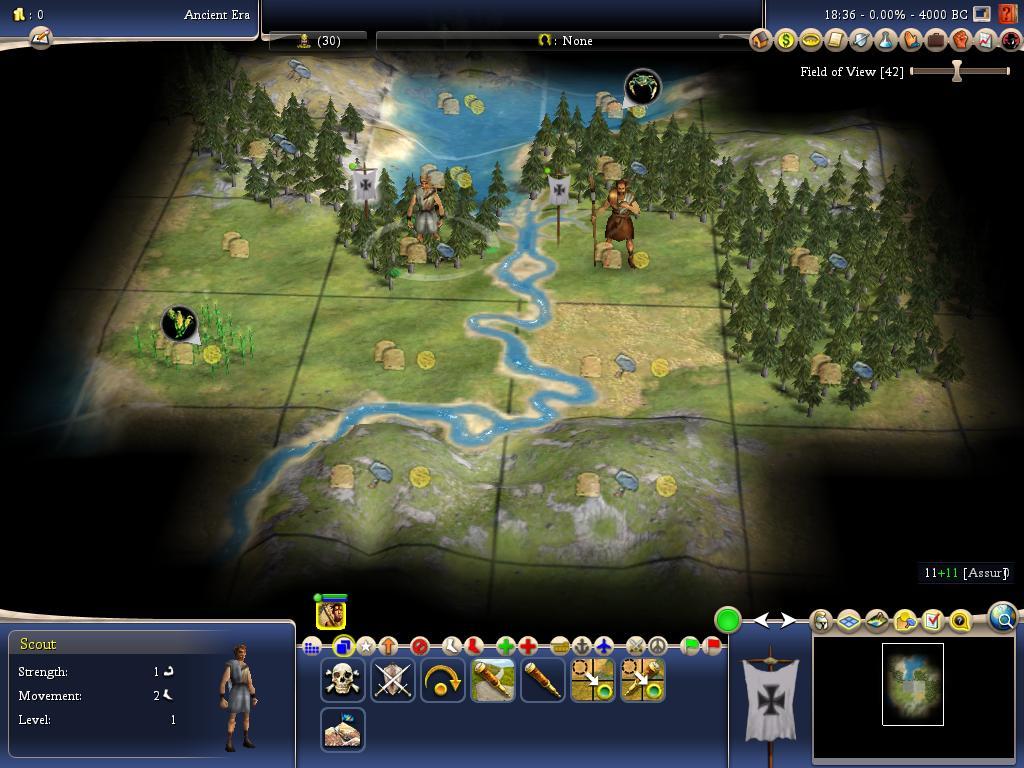The width and height of the screenshot is (1024, 768).
Task: Open the Civics Advisor raised hand icon
Action: tap(911, 41)
